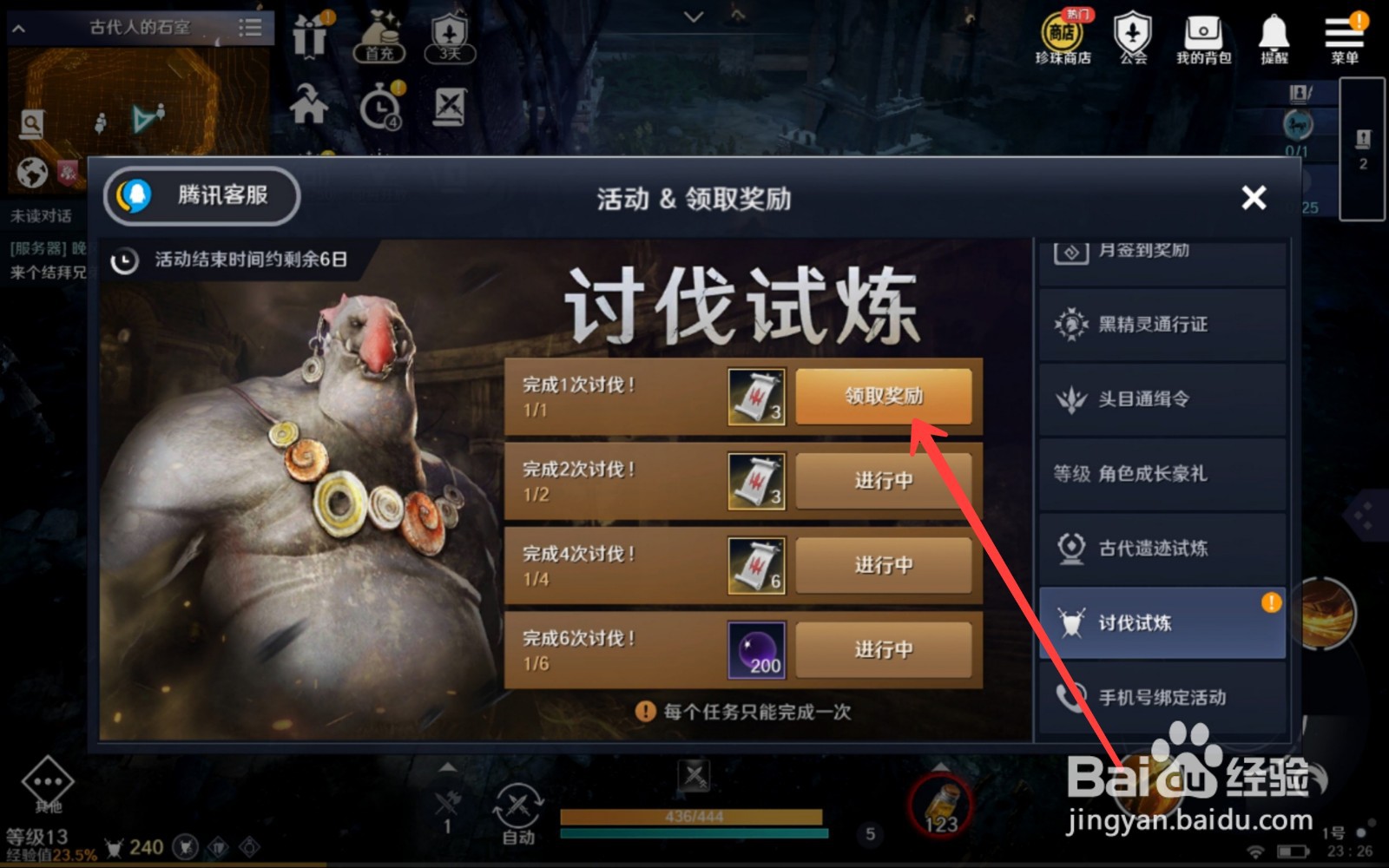
Task: Click the potion counter showing 123
Action: click(x=940, y=807)
